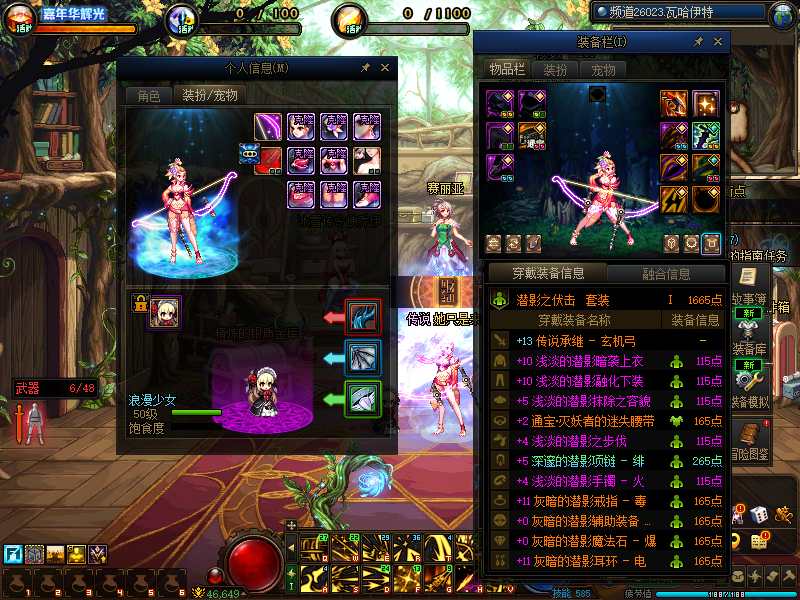Select the pet portrait beside the padlock
This screenshot has width=800, height=600.
point(165,311)
